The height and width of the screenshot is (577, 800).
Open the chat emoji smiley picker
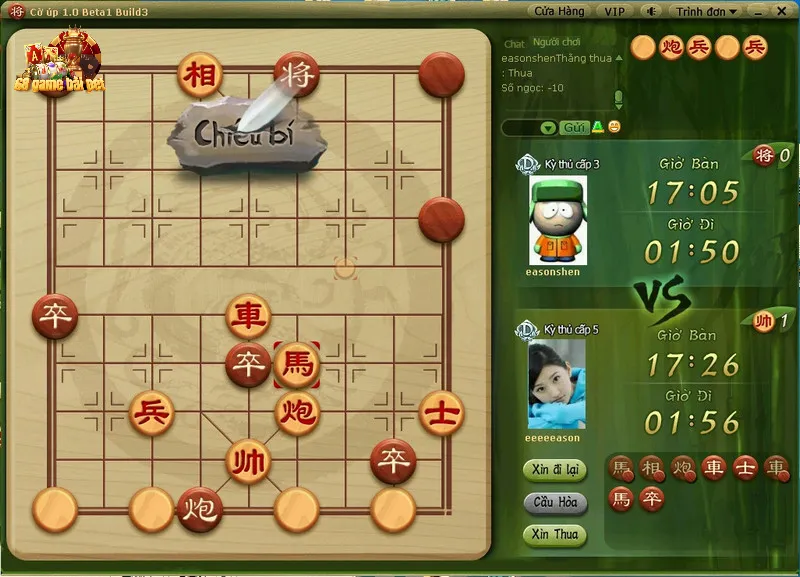click(x=614, y=127)
